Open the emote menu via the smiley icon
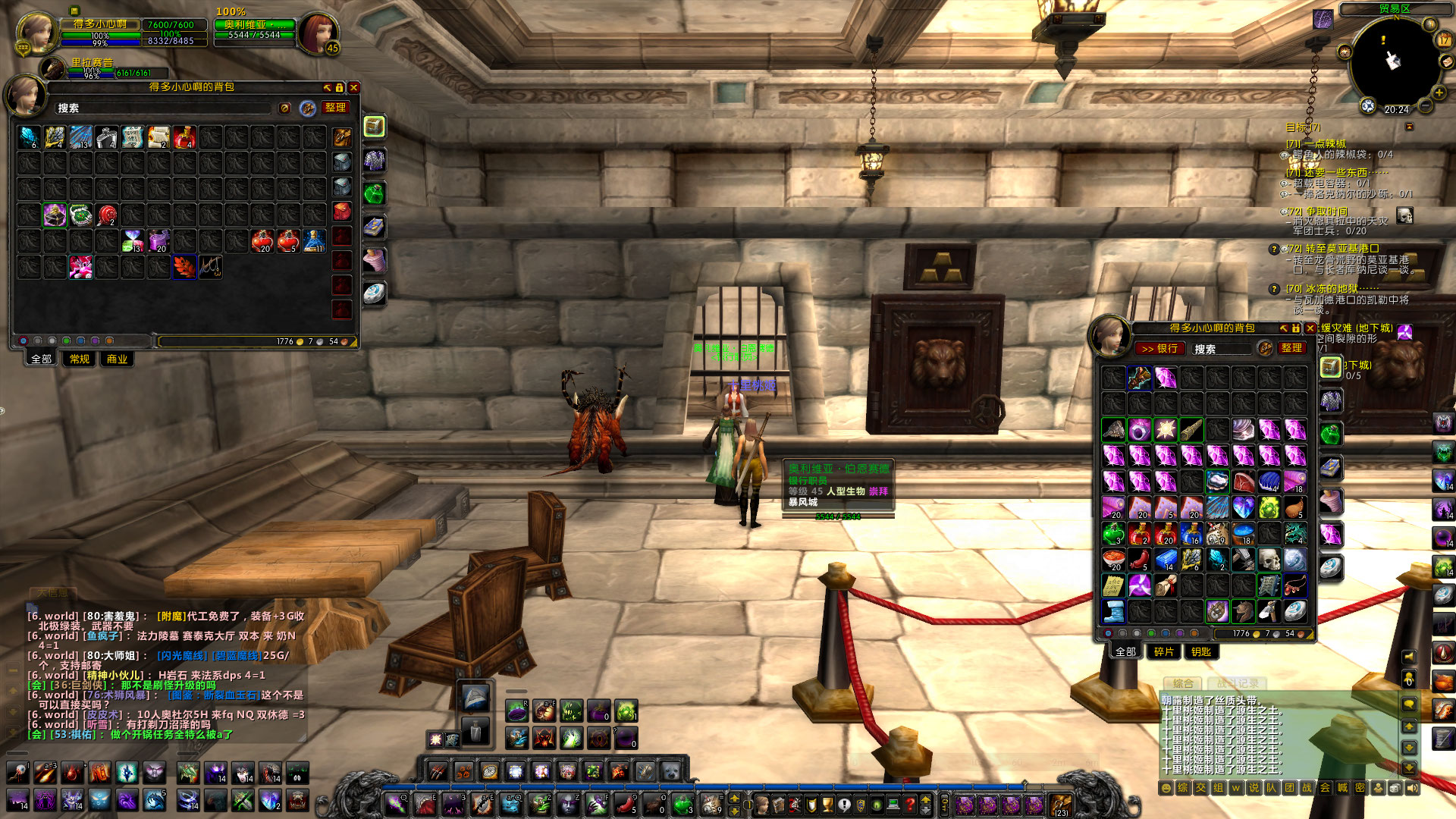Viewport: 1456px width, 819px height. click(x=1165, y=788)
